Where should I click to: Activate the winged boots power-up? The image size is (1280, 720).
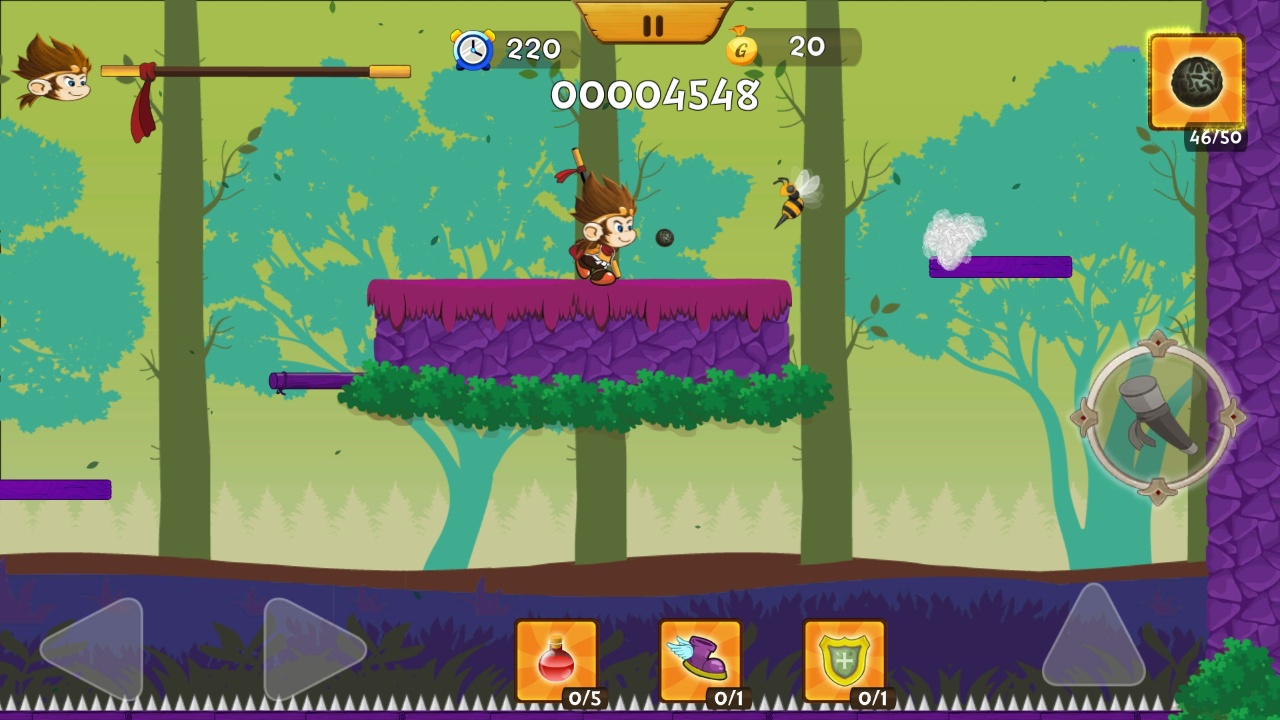pyautogui.click(x=700, y=657)
